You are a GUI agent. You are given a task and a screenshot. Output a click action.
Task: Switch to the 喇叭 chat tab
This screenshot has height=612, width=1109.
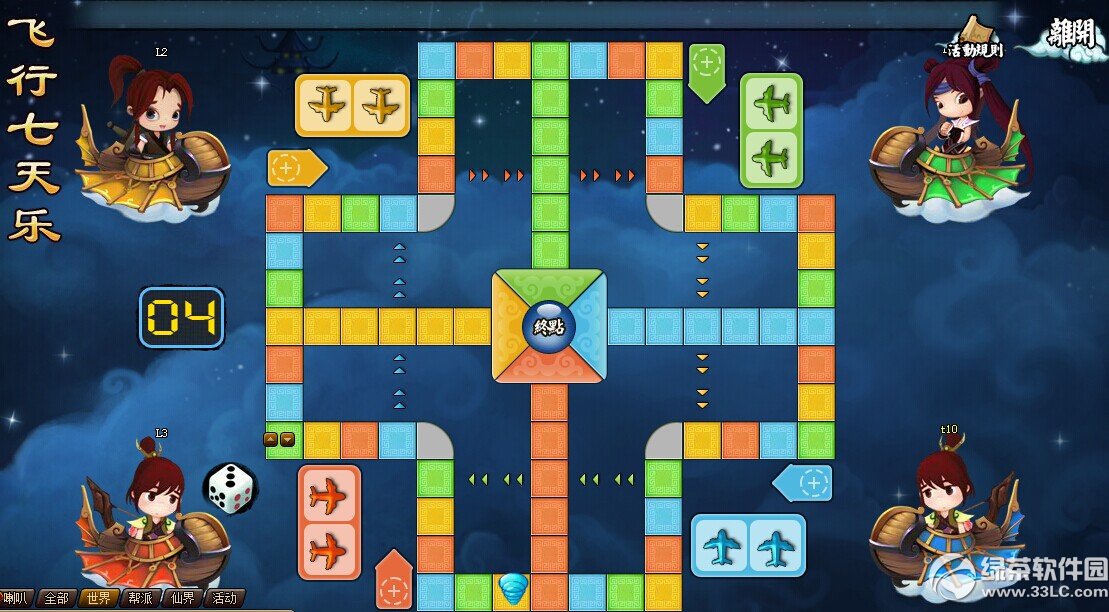tap(17, 598)
